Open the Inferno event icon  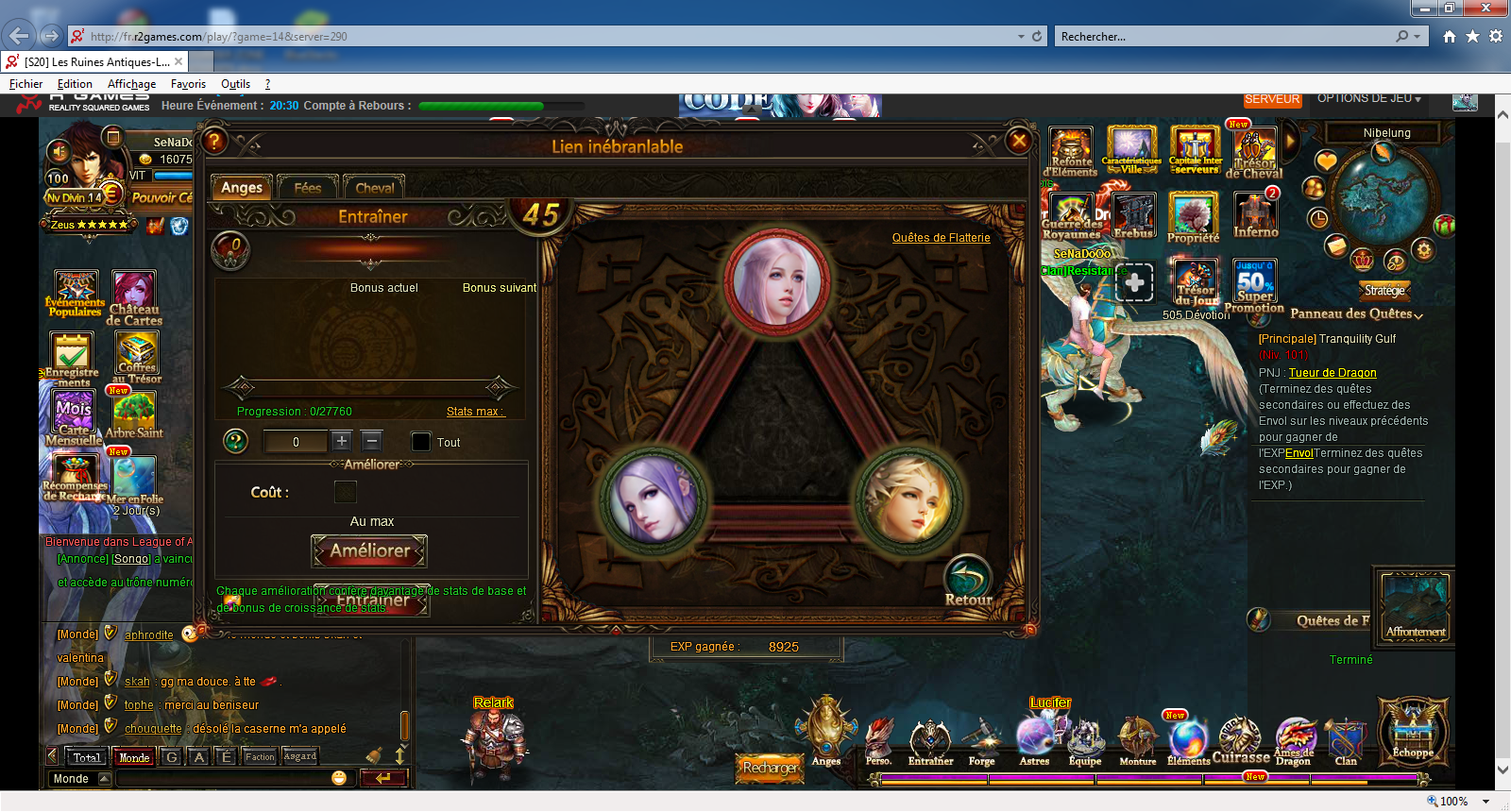tap(1255, 215)
